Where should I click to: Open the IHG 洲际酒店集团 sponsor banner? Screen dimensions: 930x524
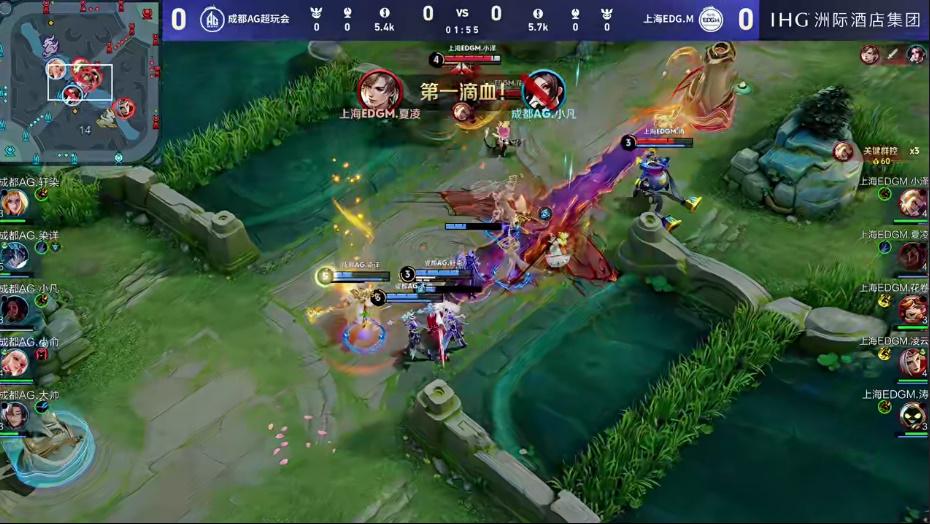[845, 19]
